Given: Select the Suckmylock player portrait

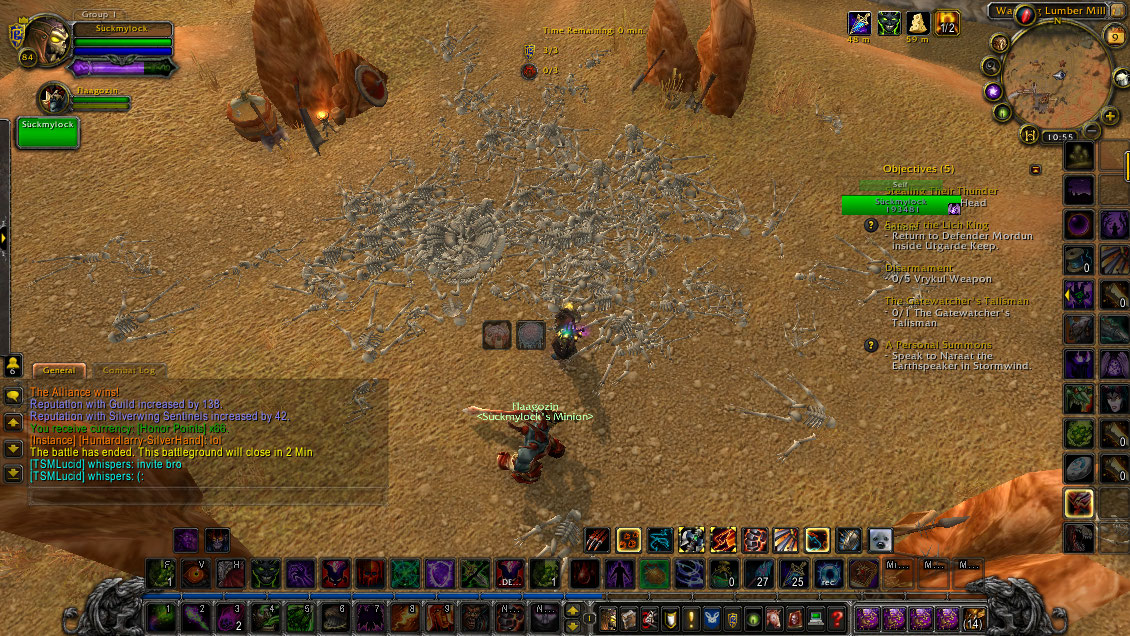Looking at the screenshot, I should tap(42, 42).
